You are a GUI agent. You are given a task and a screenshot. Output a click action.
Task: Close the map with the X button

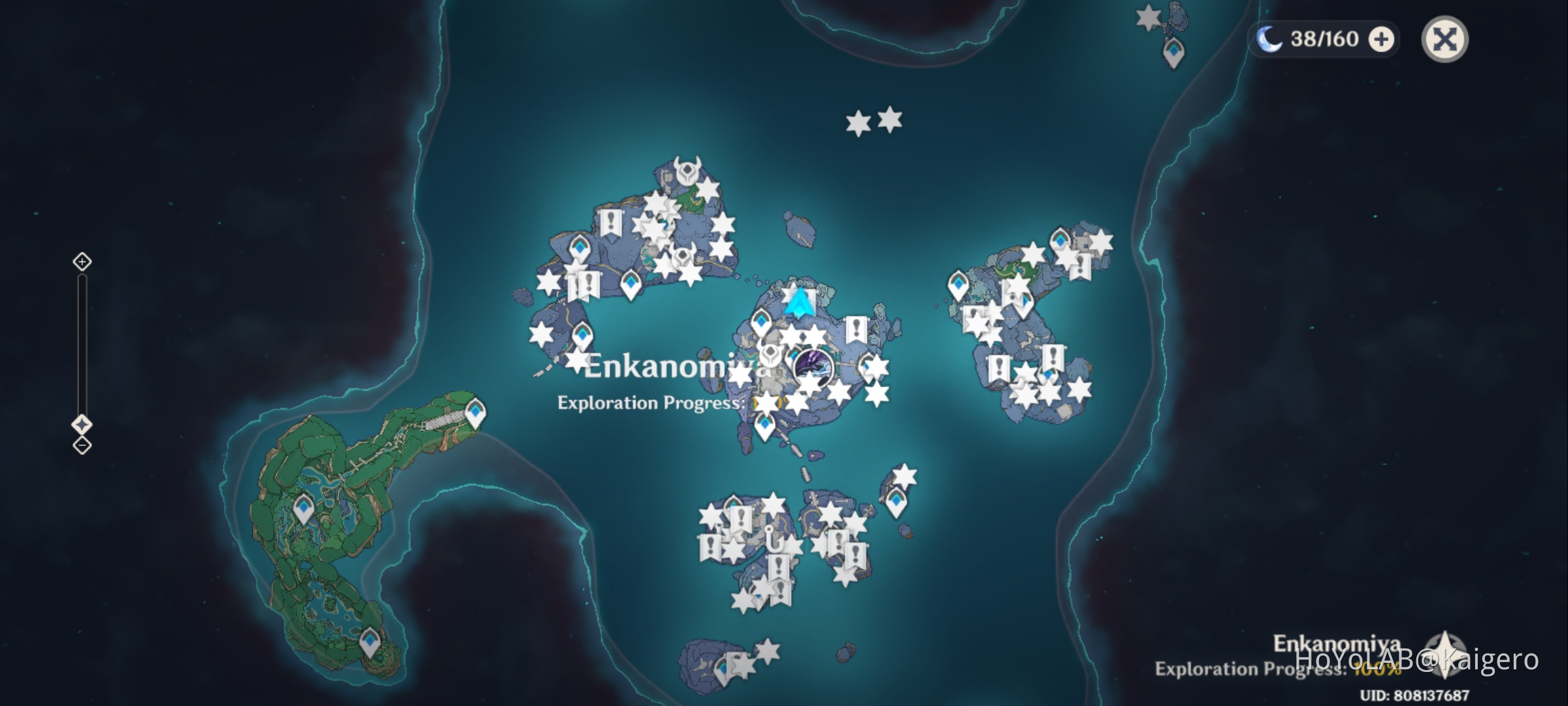click(x=1446, y=39)
